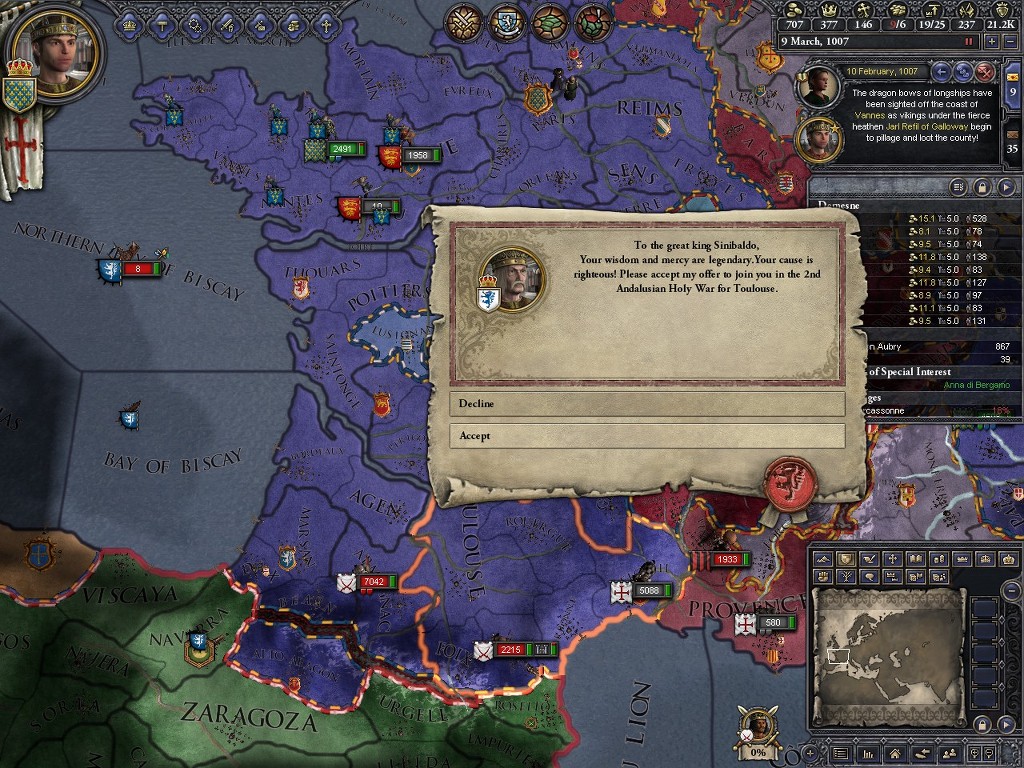This screenshot has width=1024, height=768.
Task: Accept the offer to join the holy war
Action: 646,436
